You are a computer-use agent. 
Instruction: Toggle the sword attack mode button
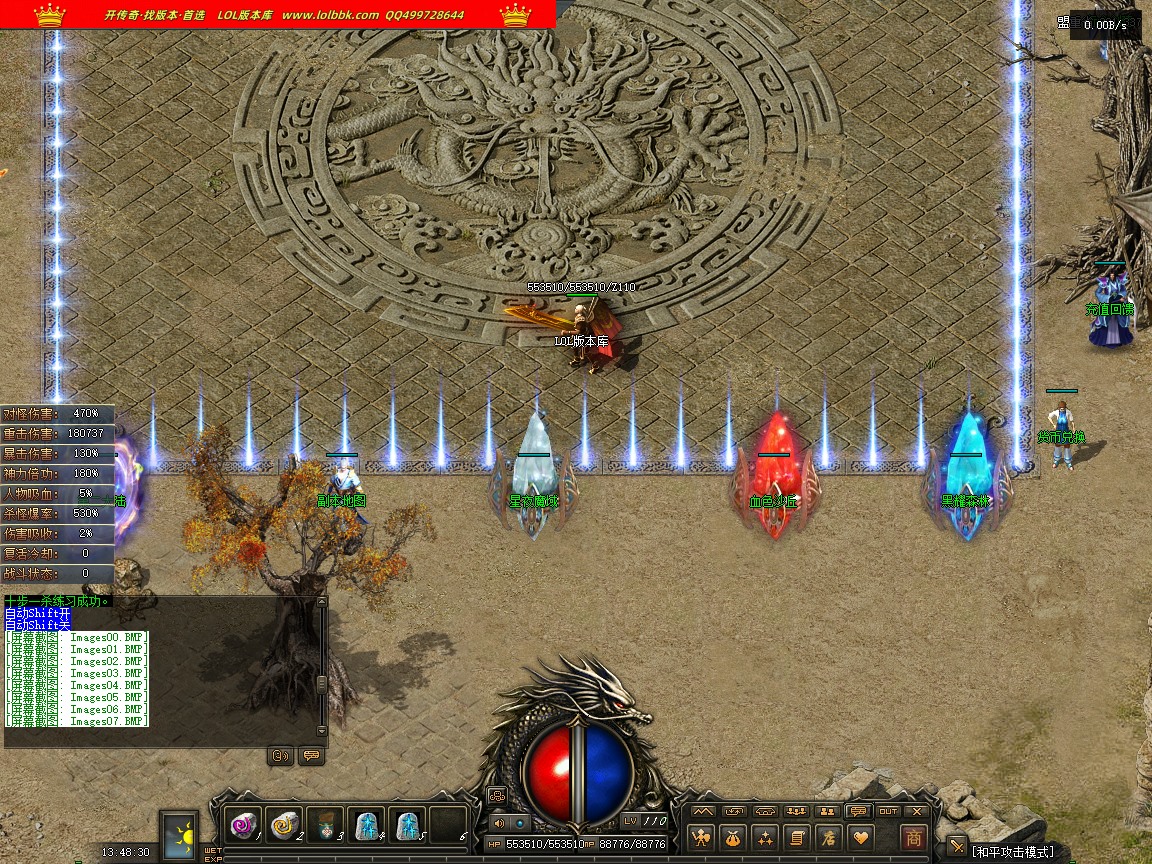[957, 846]
